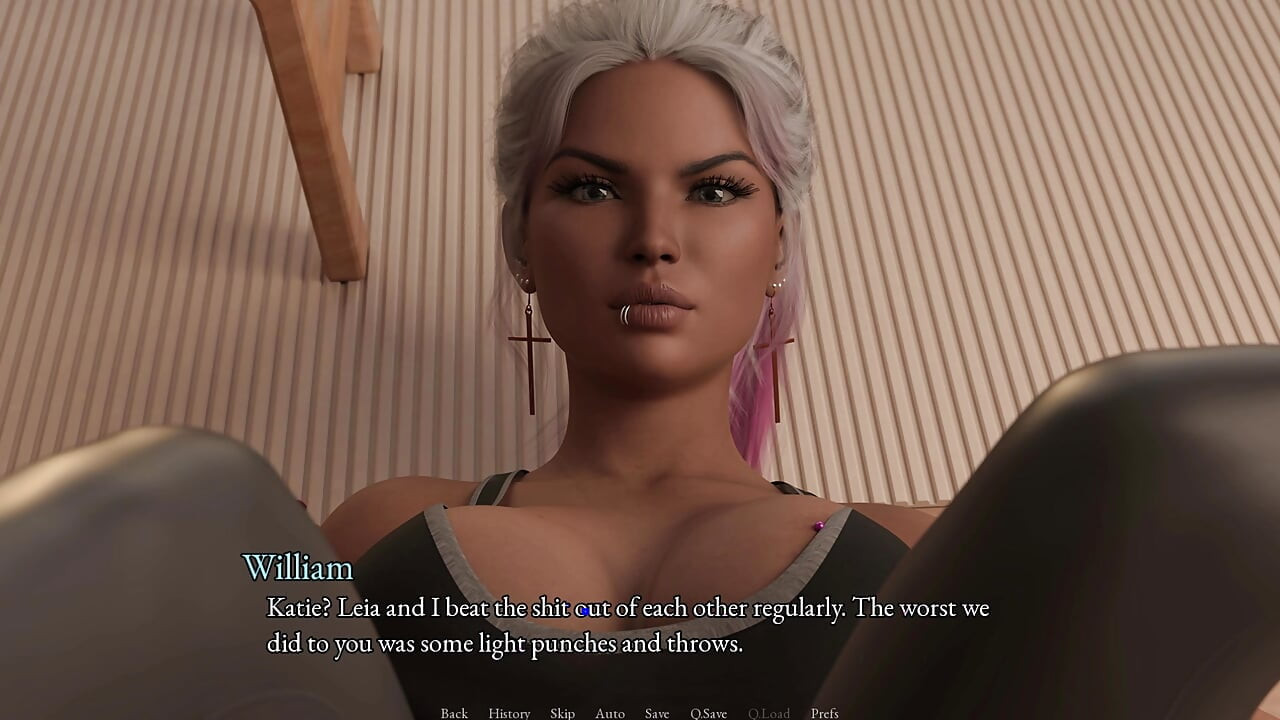Screen dimensions: 1280x720
Task: Open the dialogue History log
Action: [509, 713]
